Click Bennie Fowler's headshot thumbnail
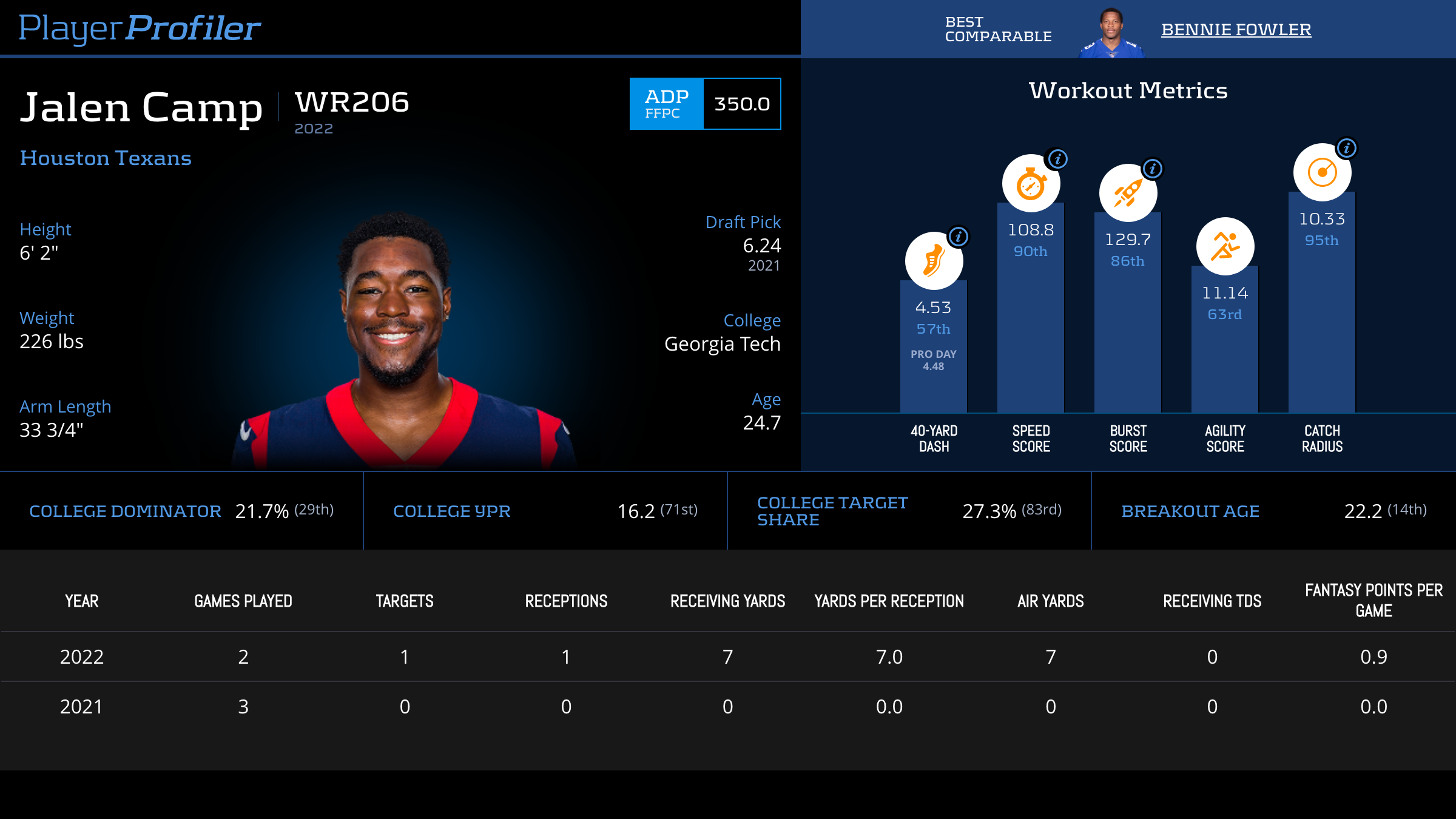The height and width of the screenshot is (819, 1456). (1111, 33)
